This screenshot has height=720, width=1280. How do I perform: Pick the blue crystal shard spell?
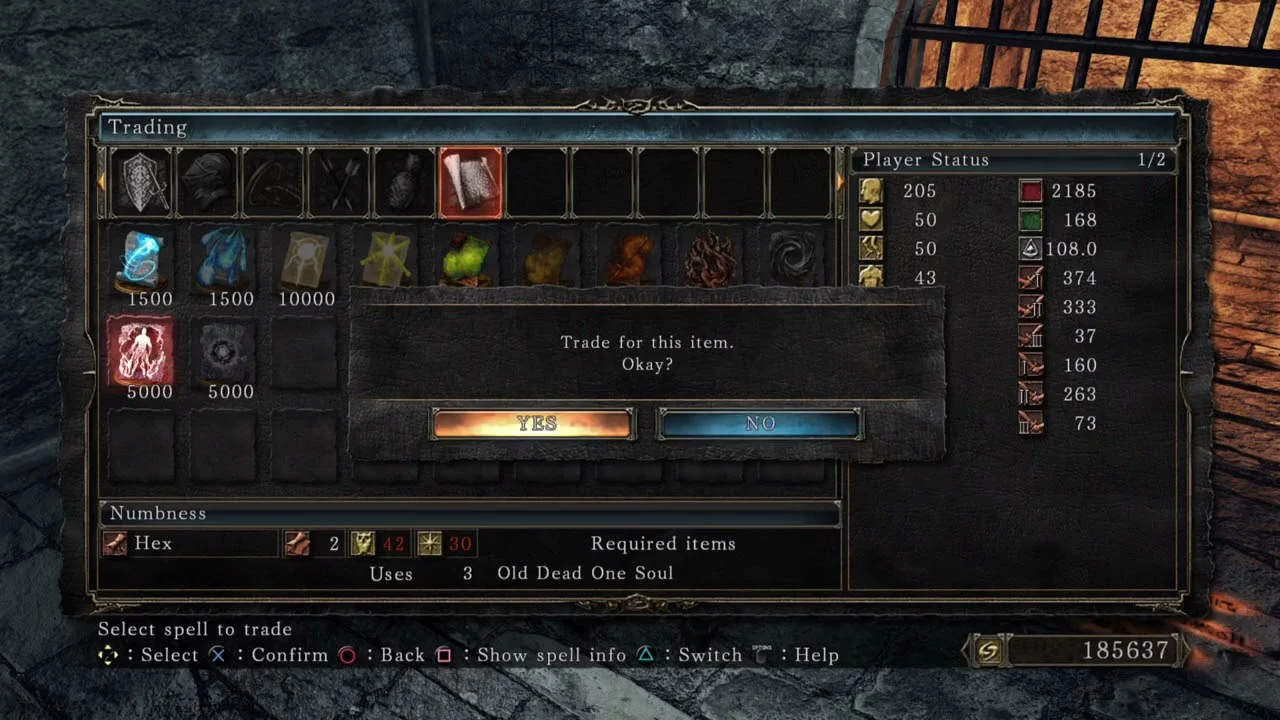pyautogui.click(x=222, y=259)
